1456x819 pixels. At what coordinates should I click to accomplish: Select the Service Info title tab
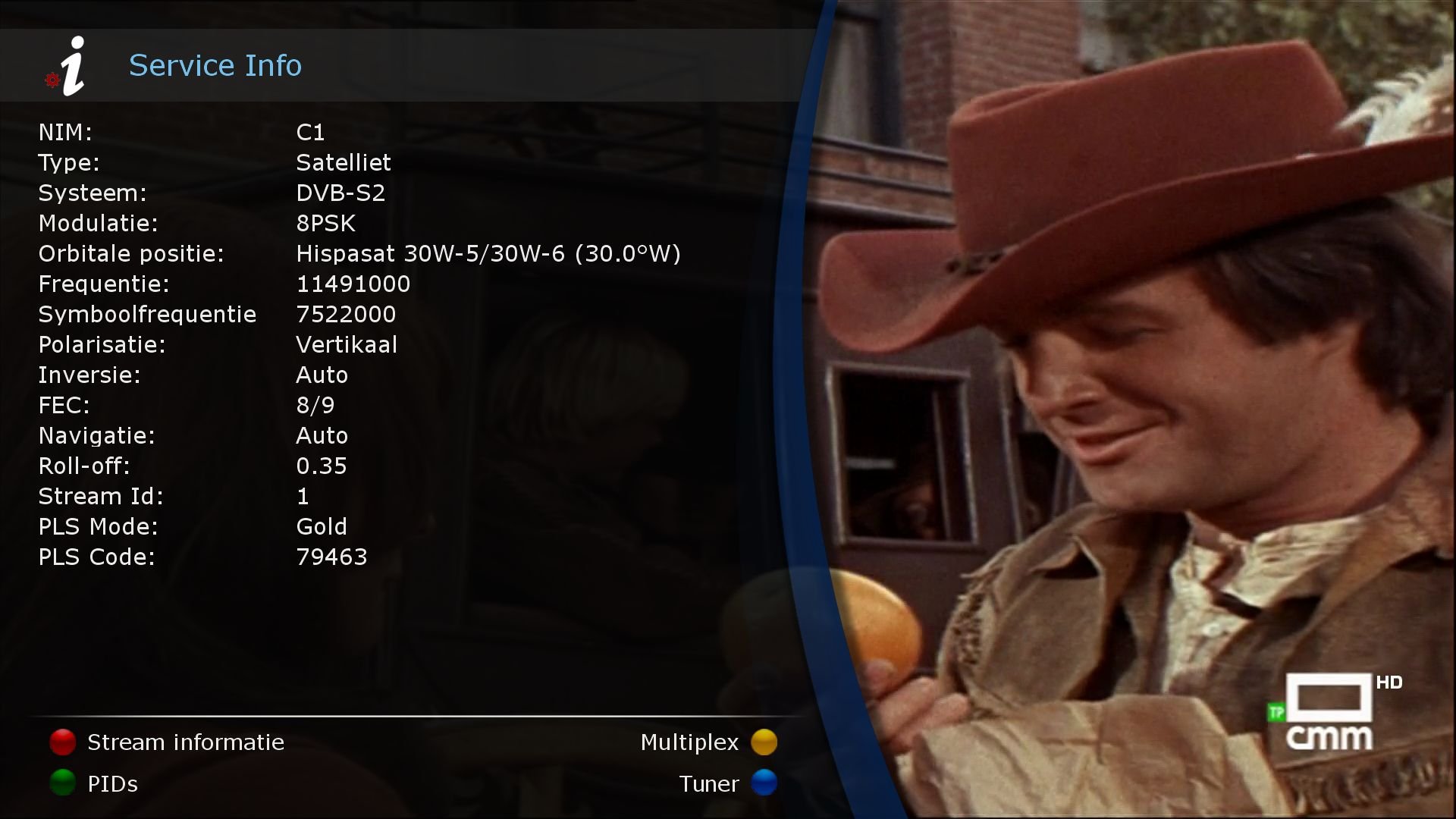point(215,65)
